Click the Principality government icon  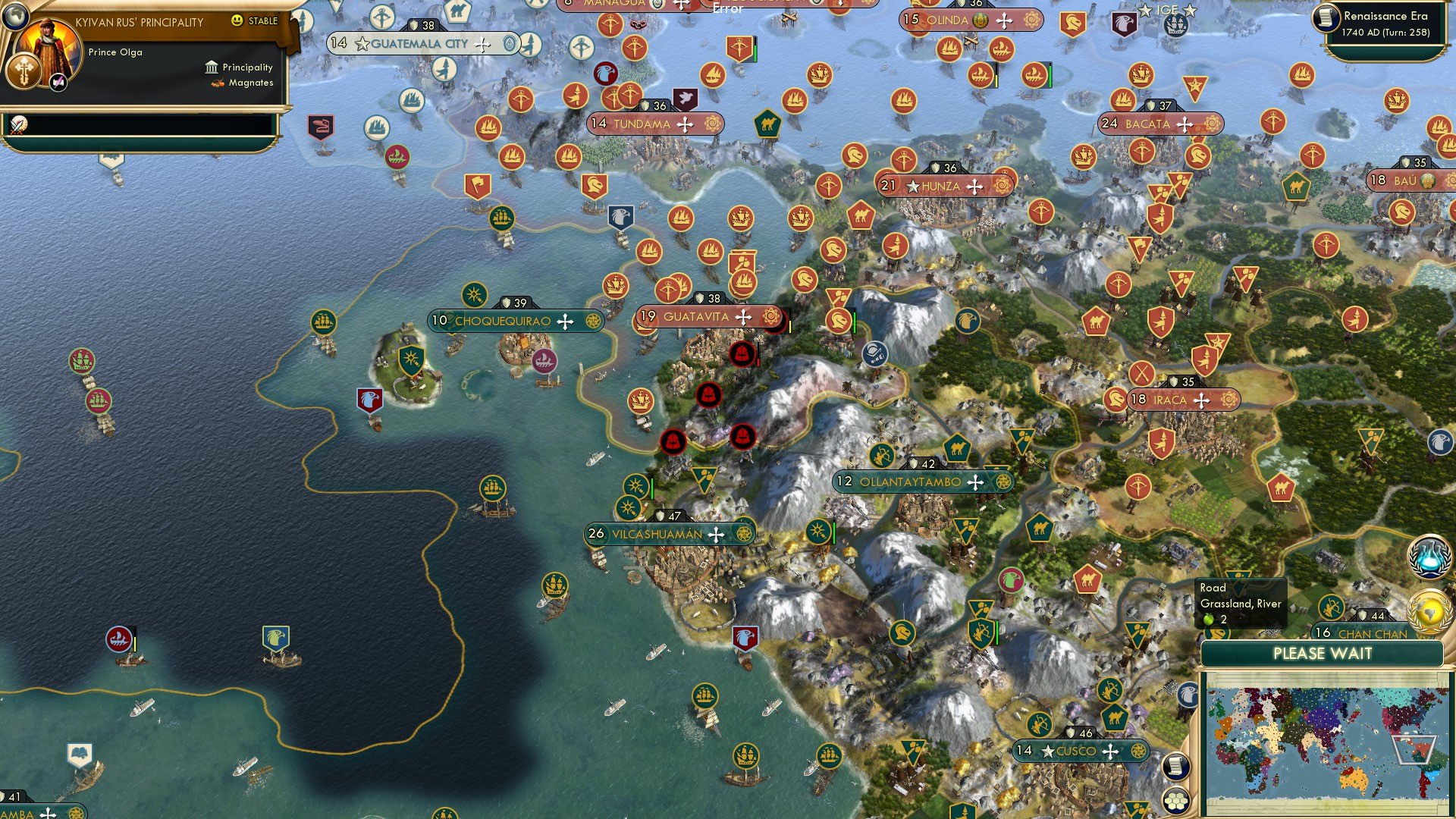click(210, 67)
